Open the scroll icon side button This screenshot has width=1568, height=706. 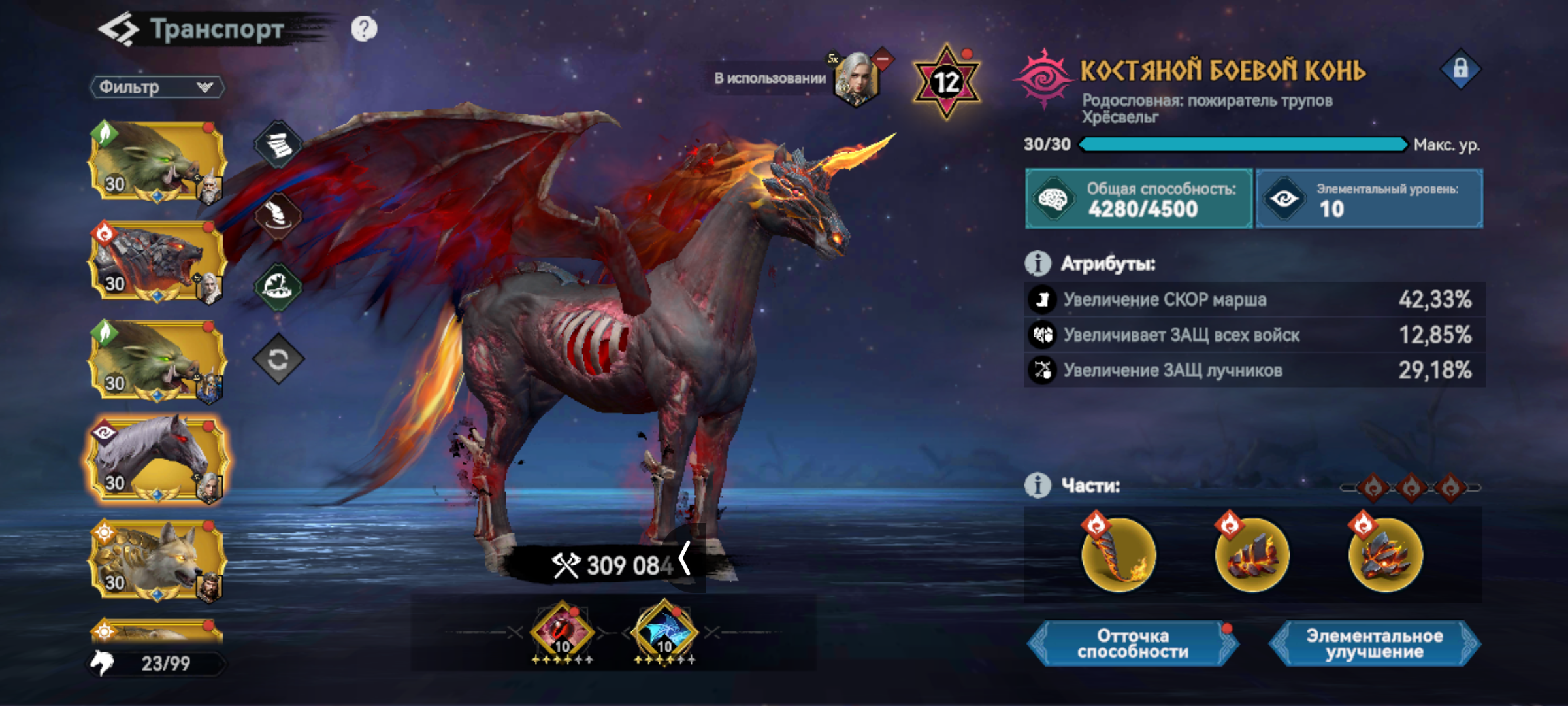278,145
